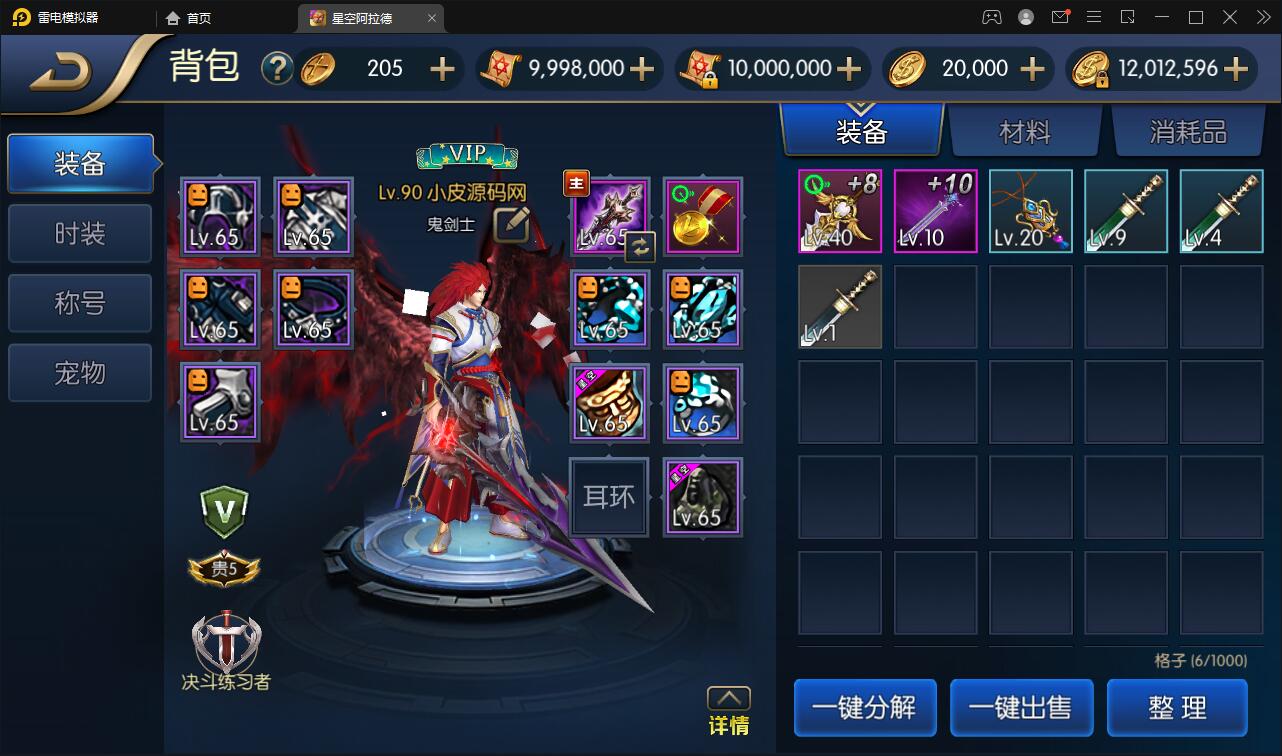Select the +10 purple sword in bag
This screenshot has height=756, width=1282.
935,211
